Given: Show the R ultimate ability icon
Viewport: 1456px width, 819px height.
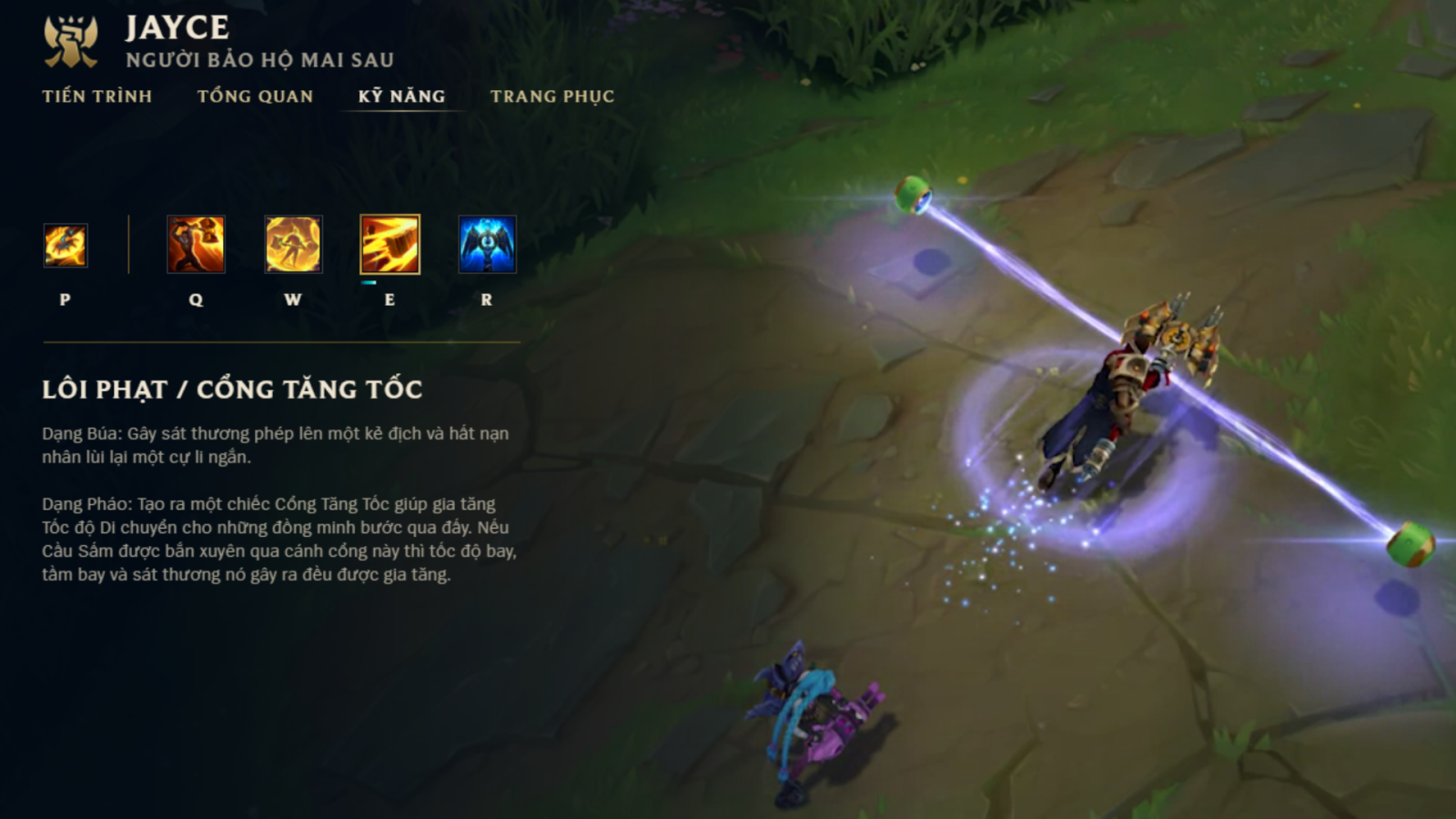Looking at the screenshot, I should [x=487, y=245].
